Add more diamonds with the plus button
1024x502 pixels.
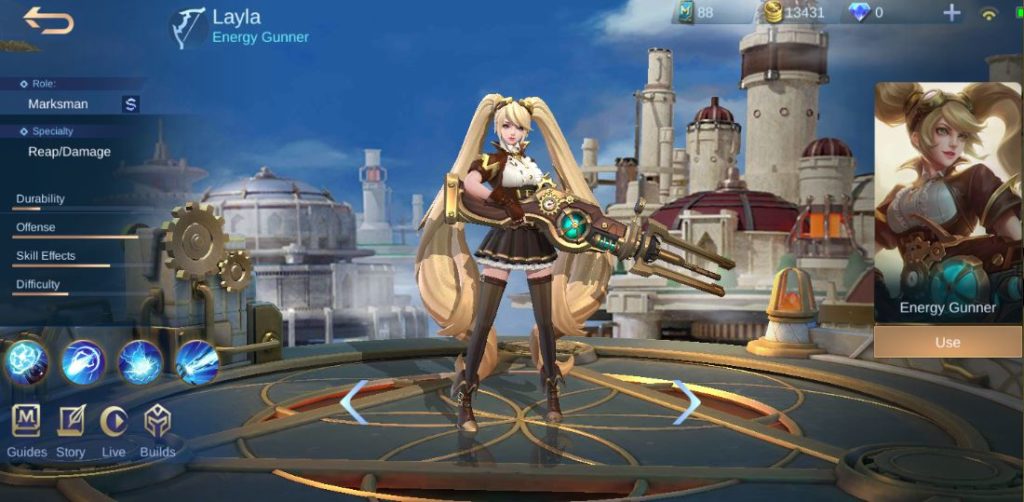click(x=951, y=13)
